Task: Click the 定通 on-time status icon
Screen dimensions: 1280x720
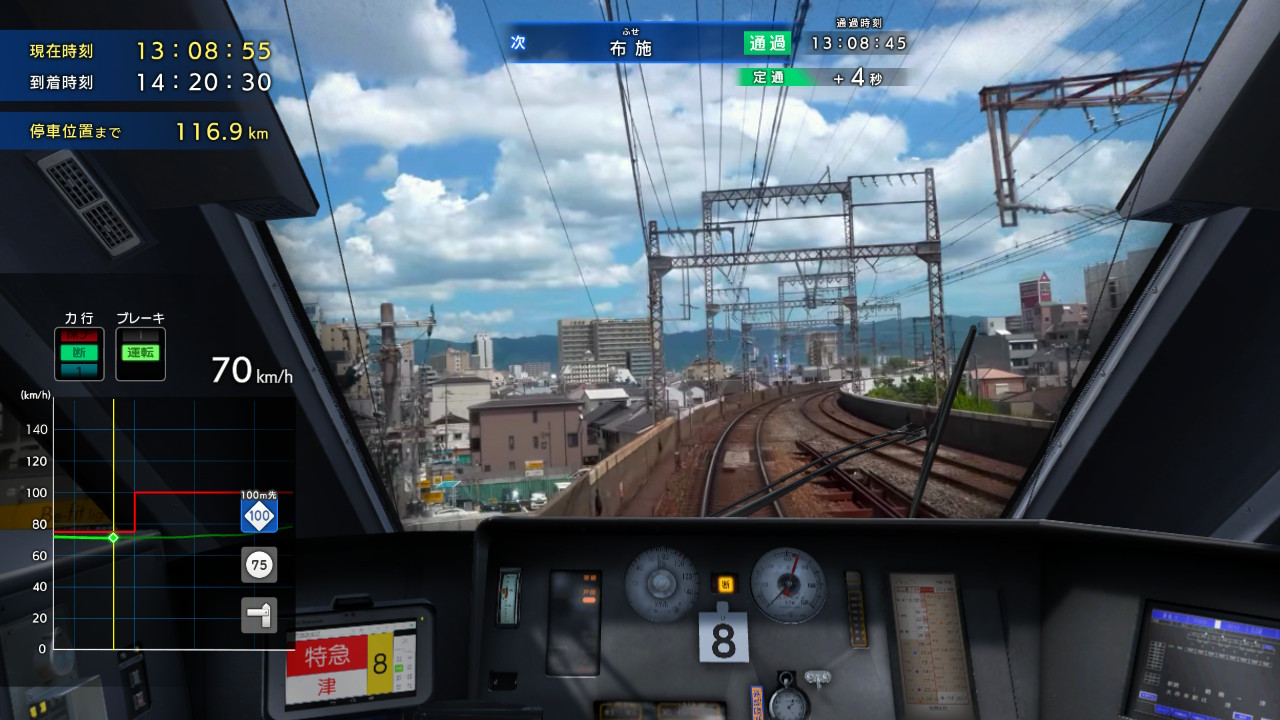Action: tap(768, 76)
